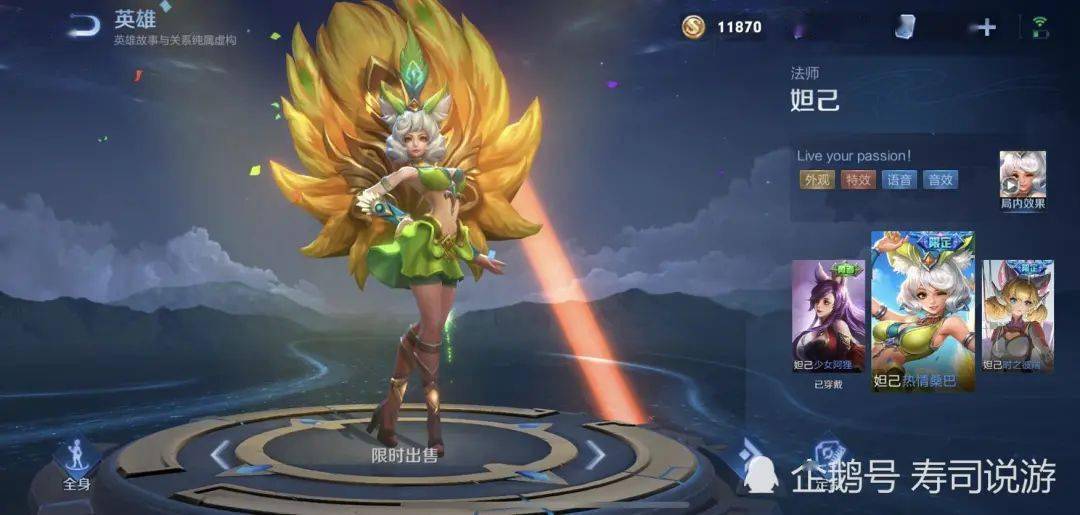Switch to the 语音 voice tag
The image size is (1080, 515).
pos(899,180)
